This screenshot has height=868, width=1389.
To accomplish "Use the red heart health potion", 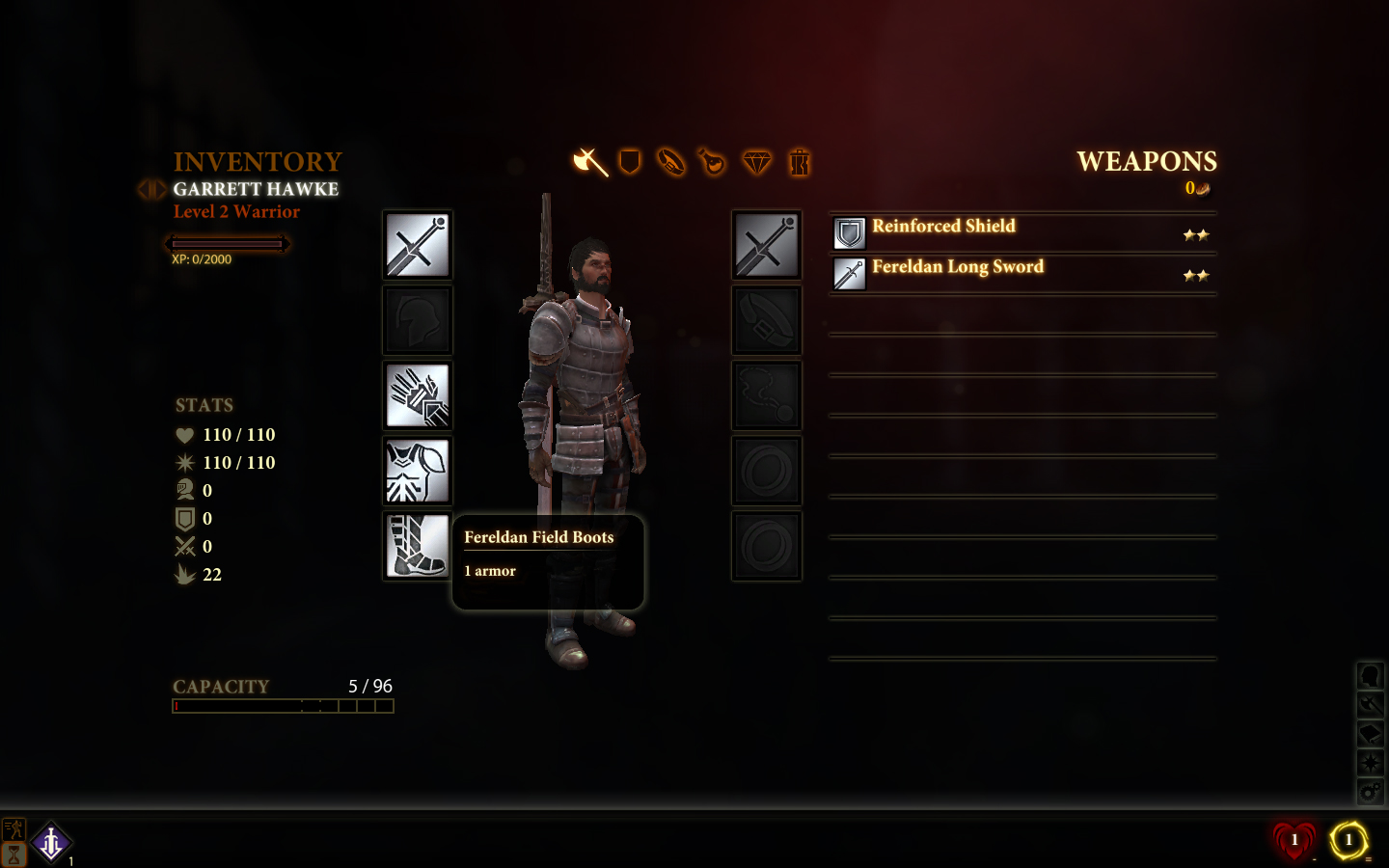I will 1294,840.
